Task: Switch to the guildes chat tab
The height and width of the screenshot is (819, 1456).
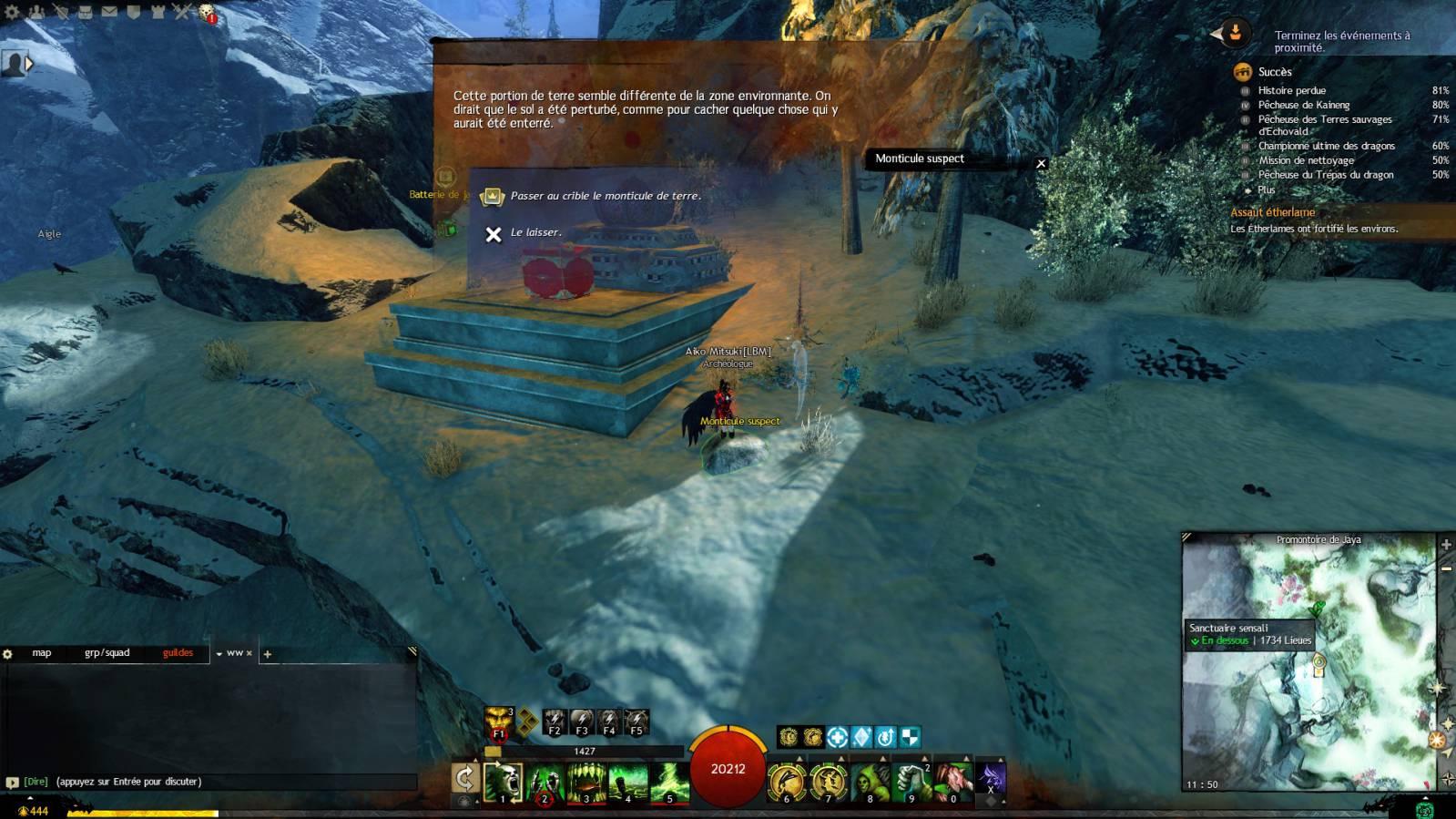Action: coord(178,653)
